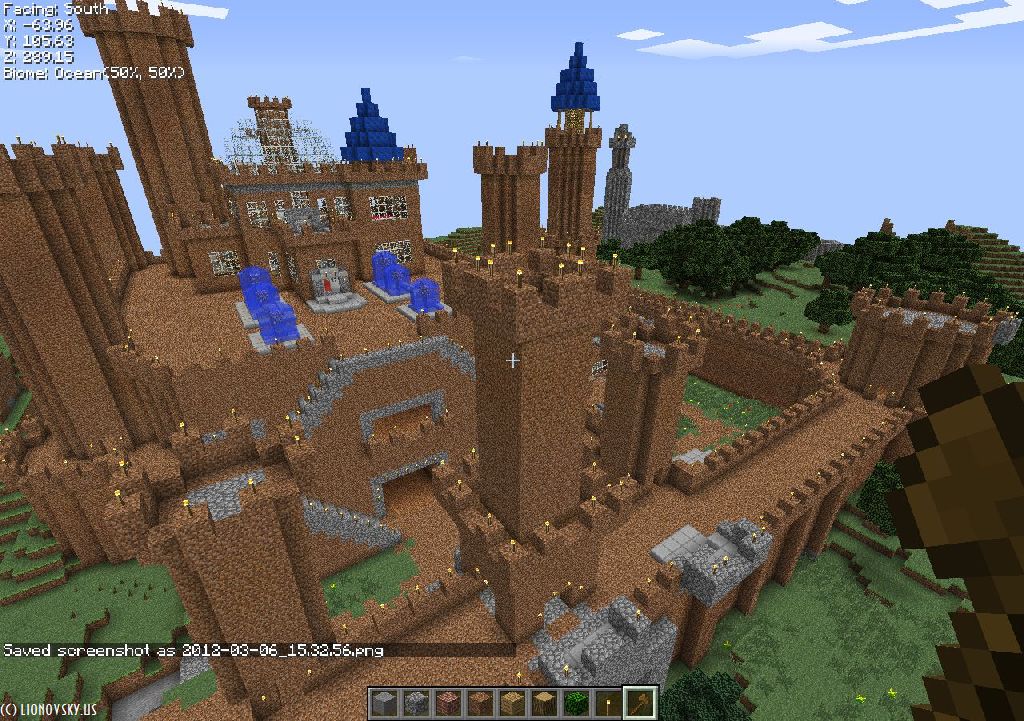Select the wood log block slot
This screenshot has width=1024, height=721.
coord(543,703)
